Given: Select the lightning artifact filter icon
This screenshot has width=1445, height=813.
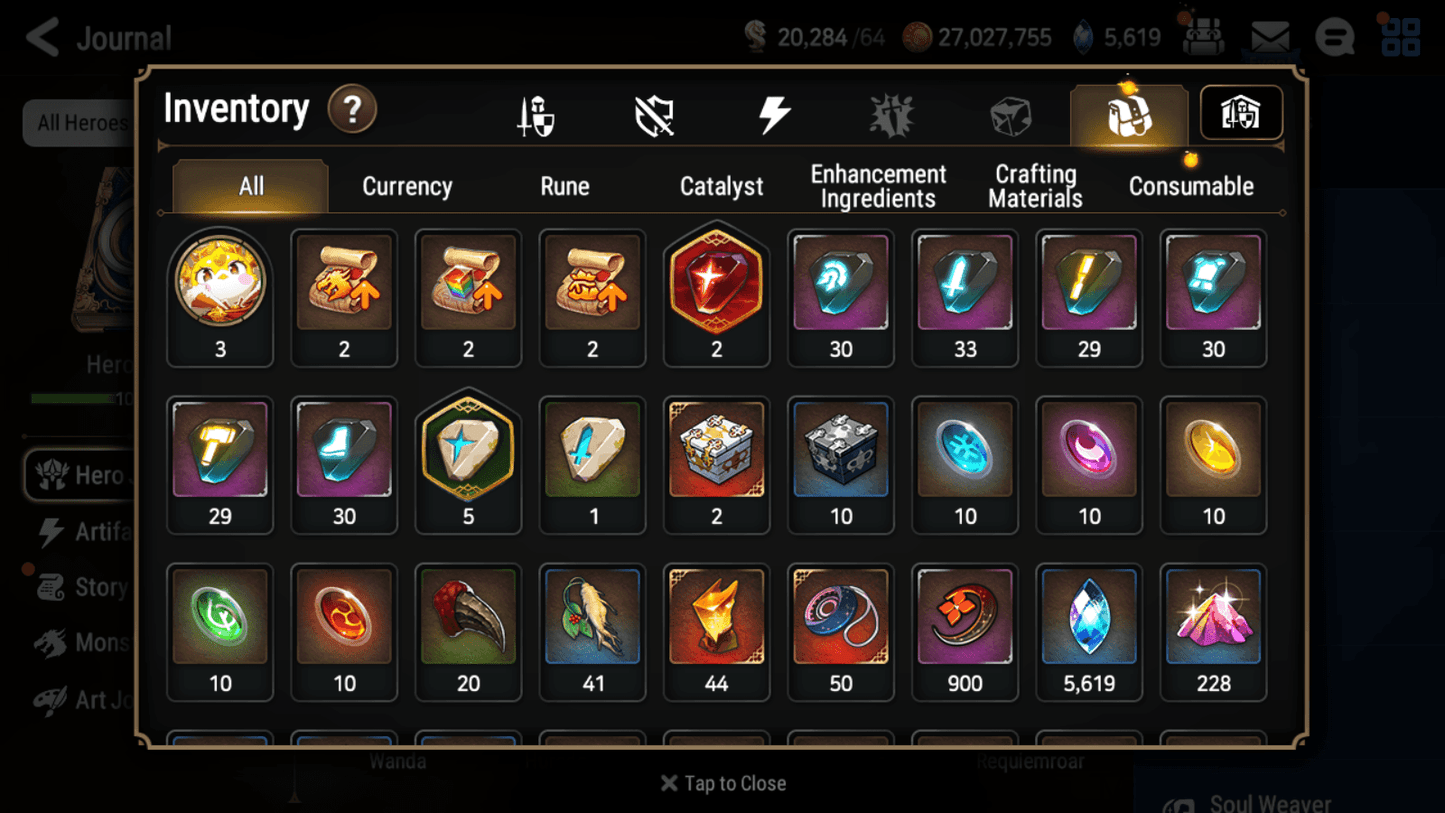Looking at the screenshot, I should click(x=775, y=113).
